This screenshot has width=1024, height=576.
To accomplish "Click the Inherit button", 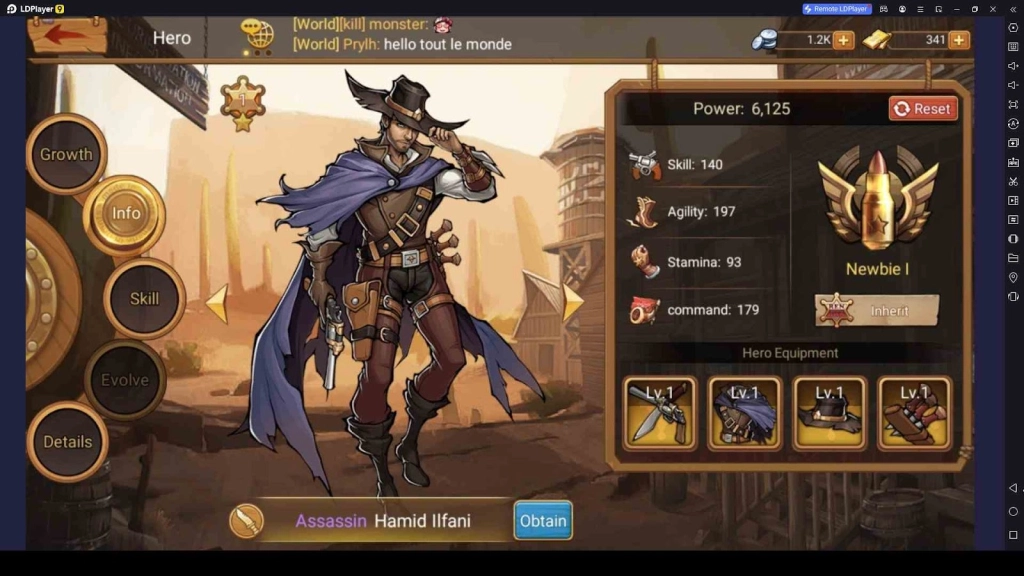I will click(877, 310).
